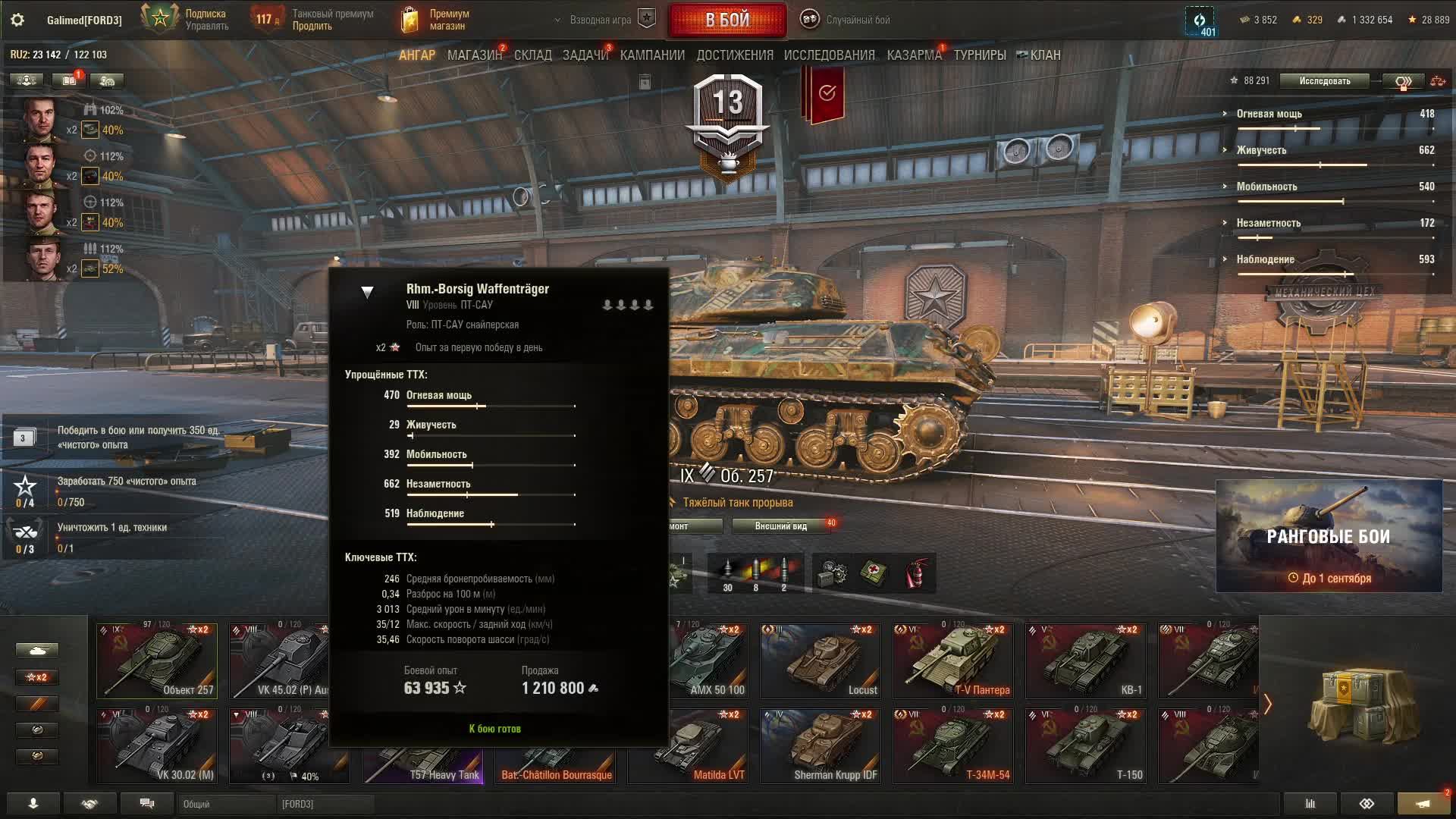Go to the ЗАДАЧИ tab
The width and height of the screenshot is (1456, 819).
click(x=585, y=55)
